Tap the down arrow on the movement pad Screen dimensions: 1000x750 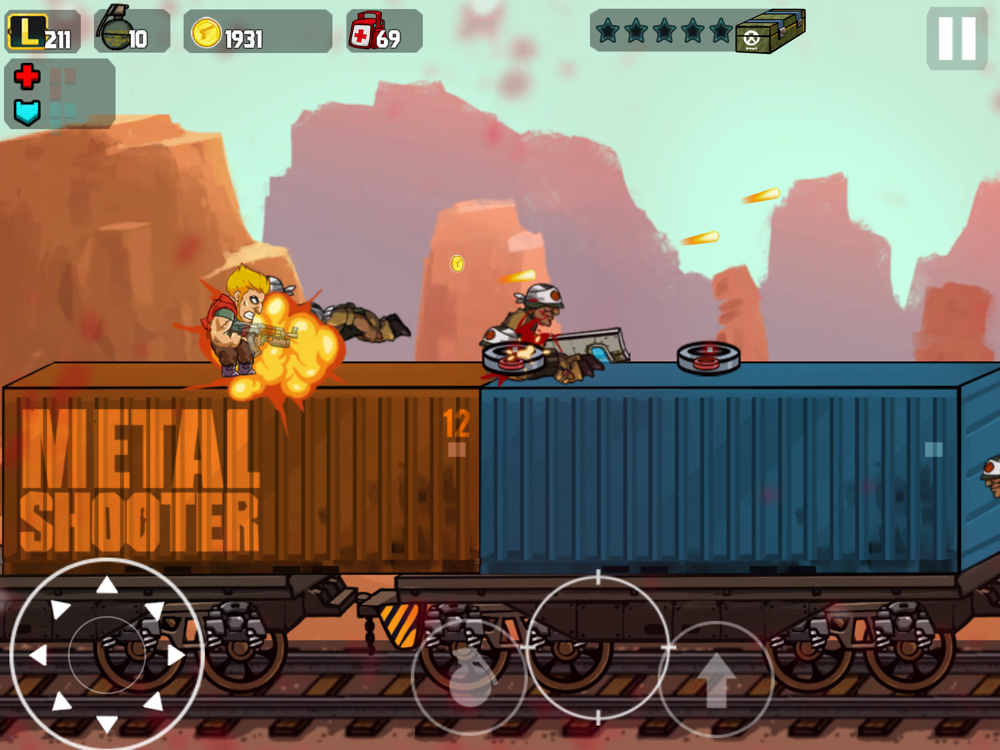[x=107, y=725]
